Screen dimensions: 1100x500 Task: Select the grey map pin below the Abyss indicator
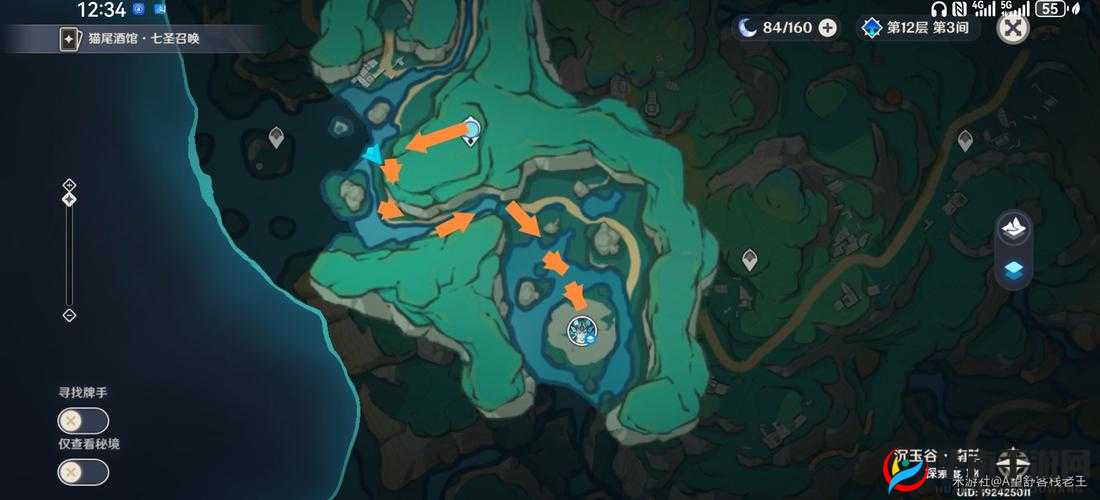coord(965,140)
